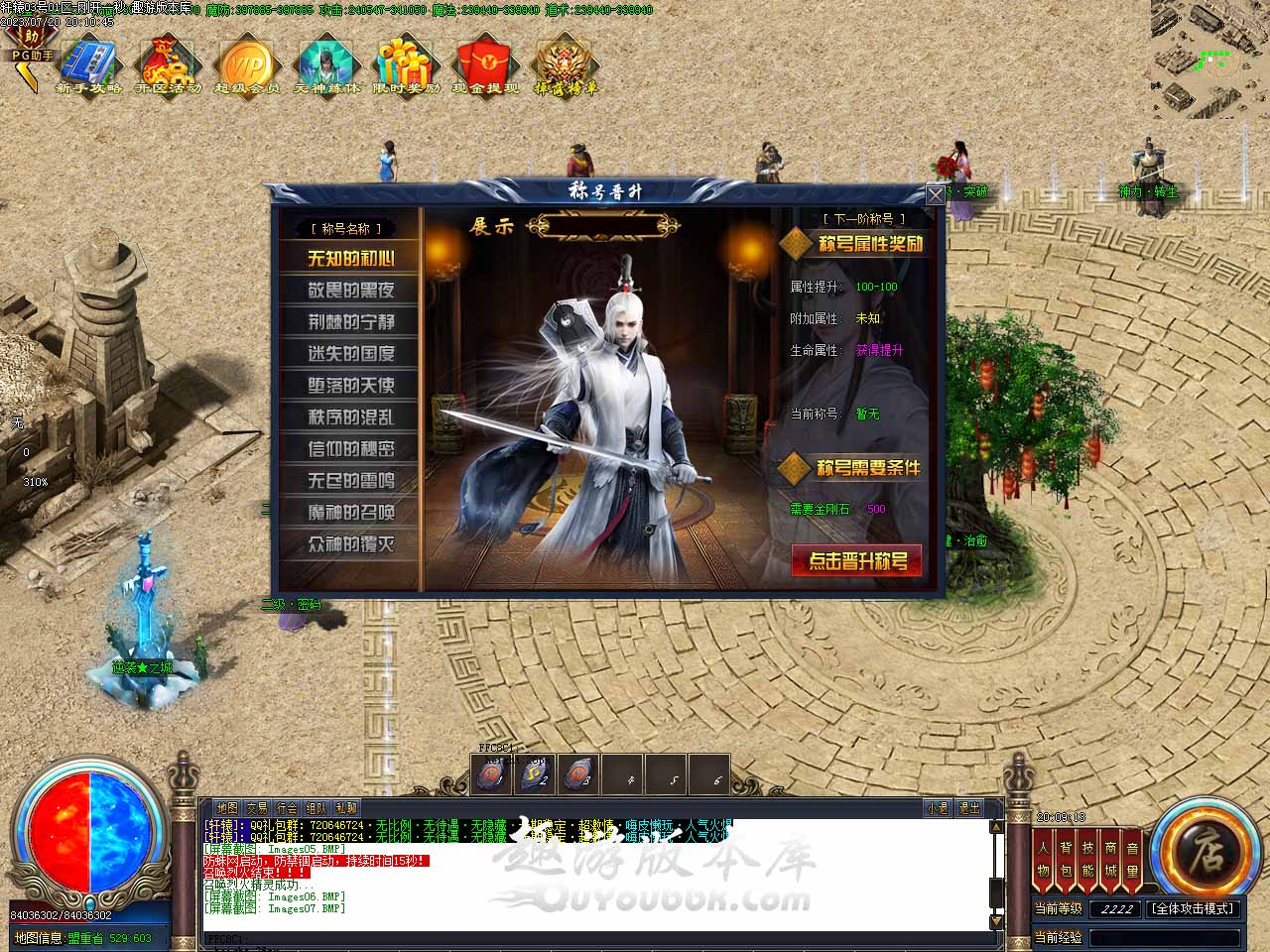Open the 商城 shop banner

(1110, 859)
